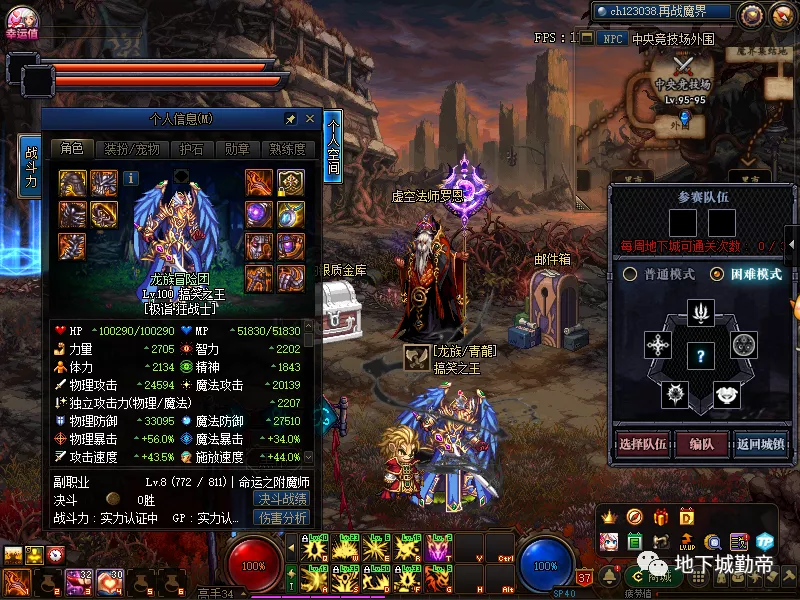Pin the character info window
The height and width of the screenshot is (600, 800).
point(290,119)
